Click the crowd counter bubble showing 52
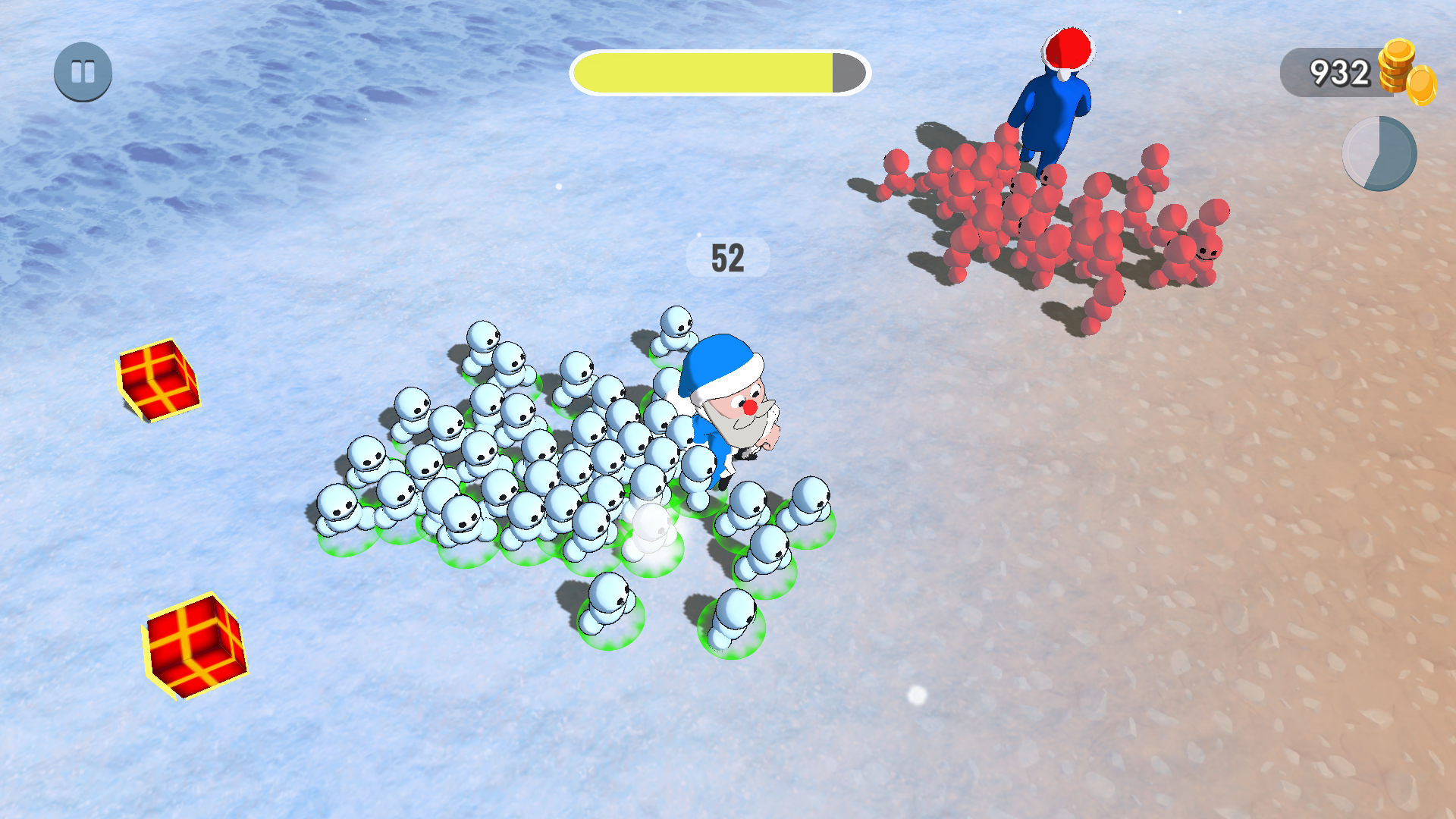Viewport: 1456px width, 819px height. click(x=727, y=257)
